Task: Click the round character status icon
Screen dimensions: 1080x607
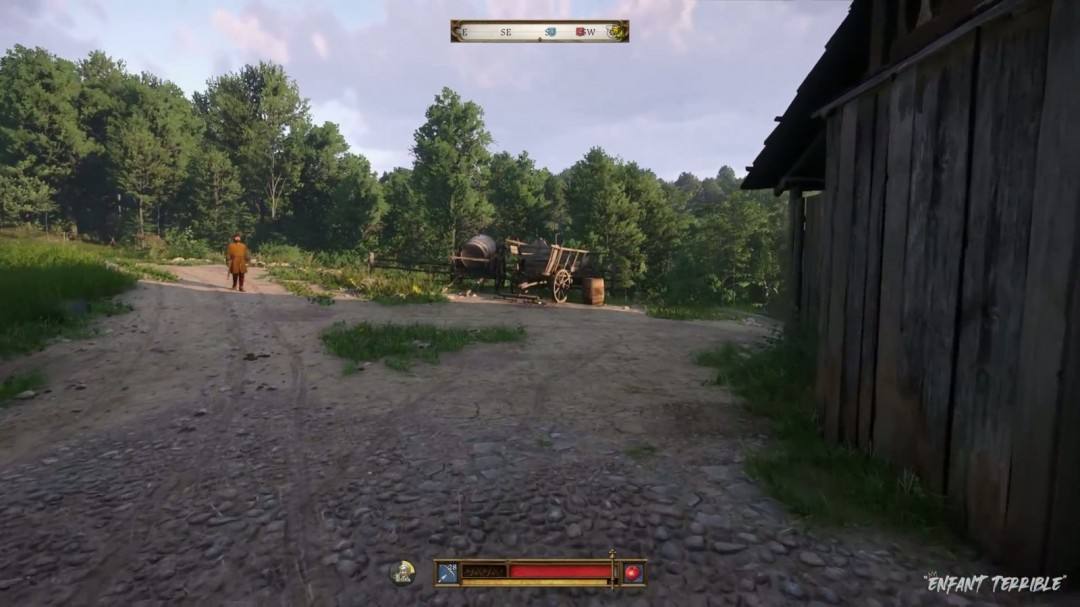Action: click(402, 572)
